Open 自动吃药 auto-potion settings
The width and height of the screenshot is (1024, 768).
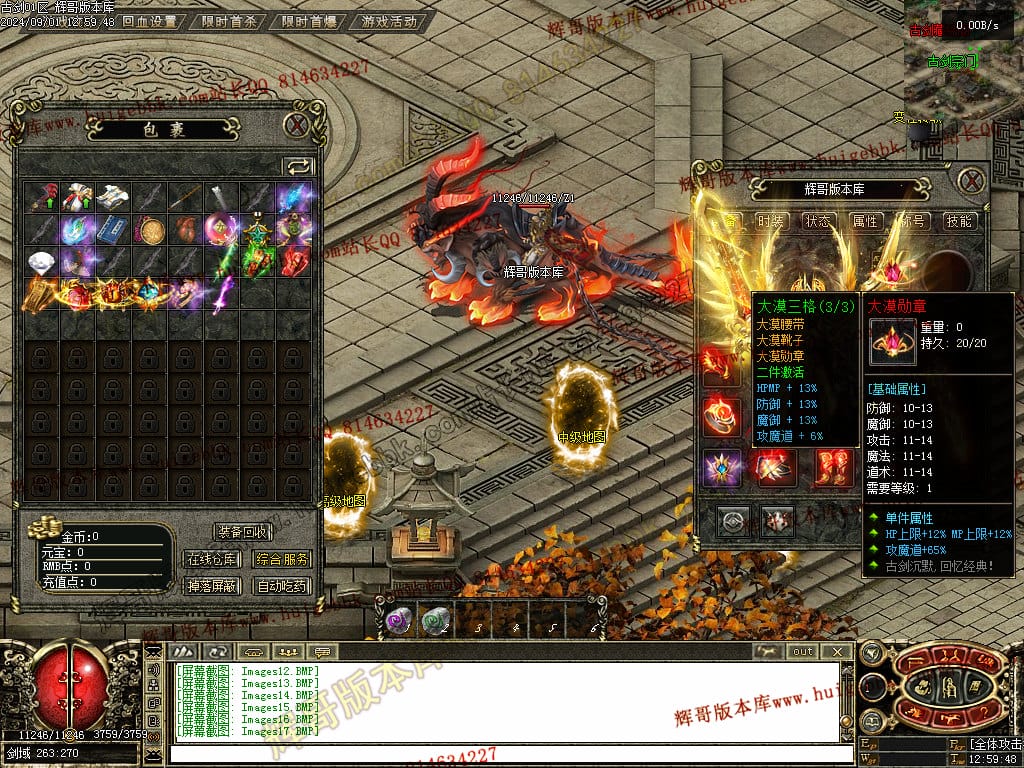pos(281,586)
